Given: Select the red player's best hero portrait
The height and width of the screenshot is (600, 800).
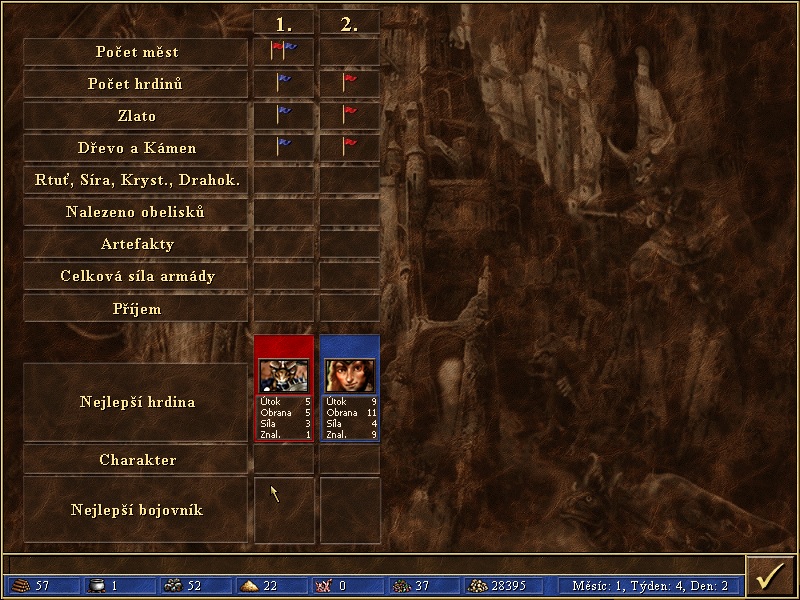Looking at the screenshot, I should [284, 375].
